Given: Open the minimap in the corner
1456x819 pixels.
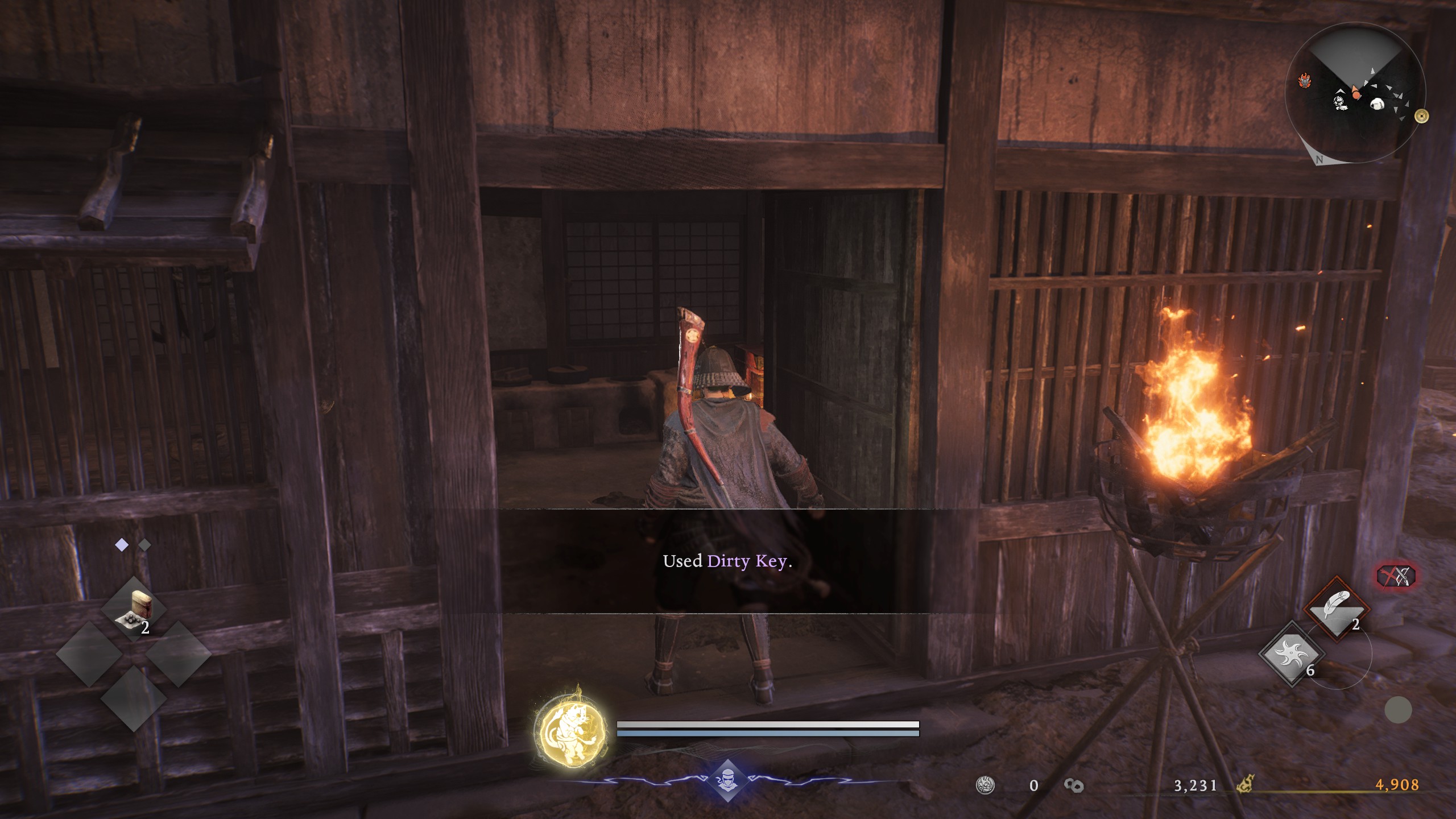Looking at the screenshot, I should coord(1356,94).
